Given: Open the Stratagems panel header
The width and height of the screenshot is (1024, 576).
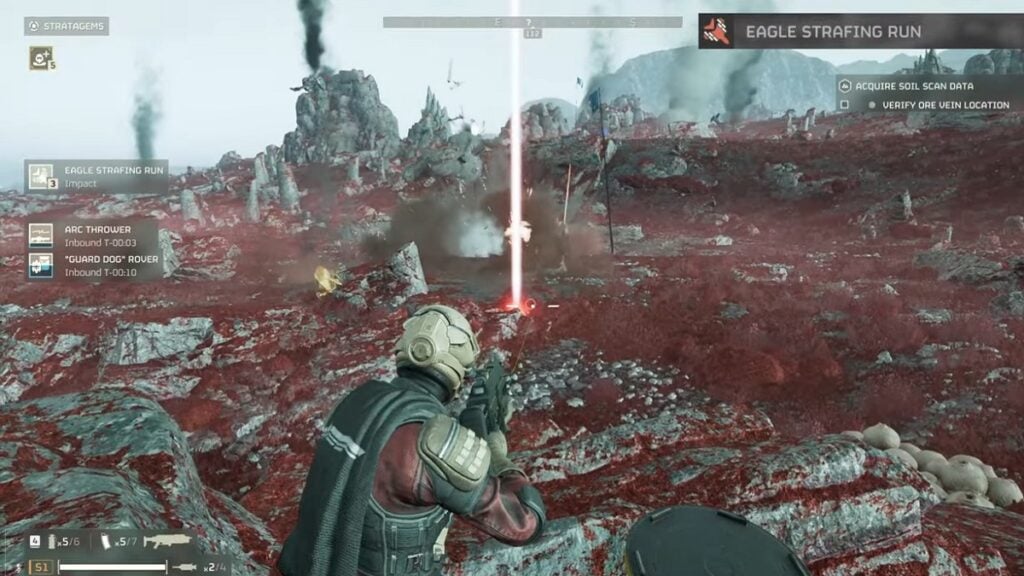Looking at the screenshot, I should 66,26.
